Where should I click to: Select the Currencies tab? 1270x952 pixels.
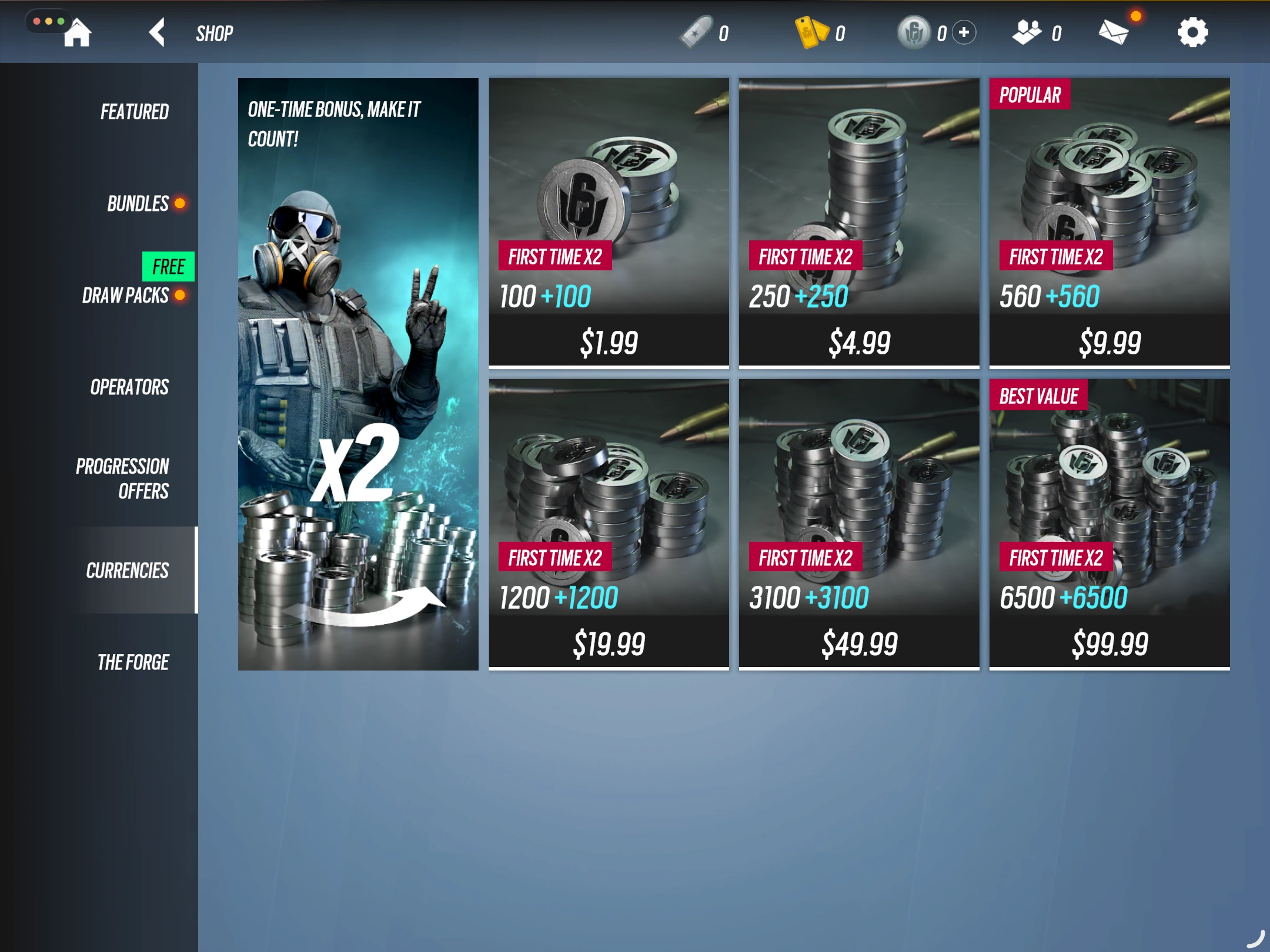127,570
